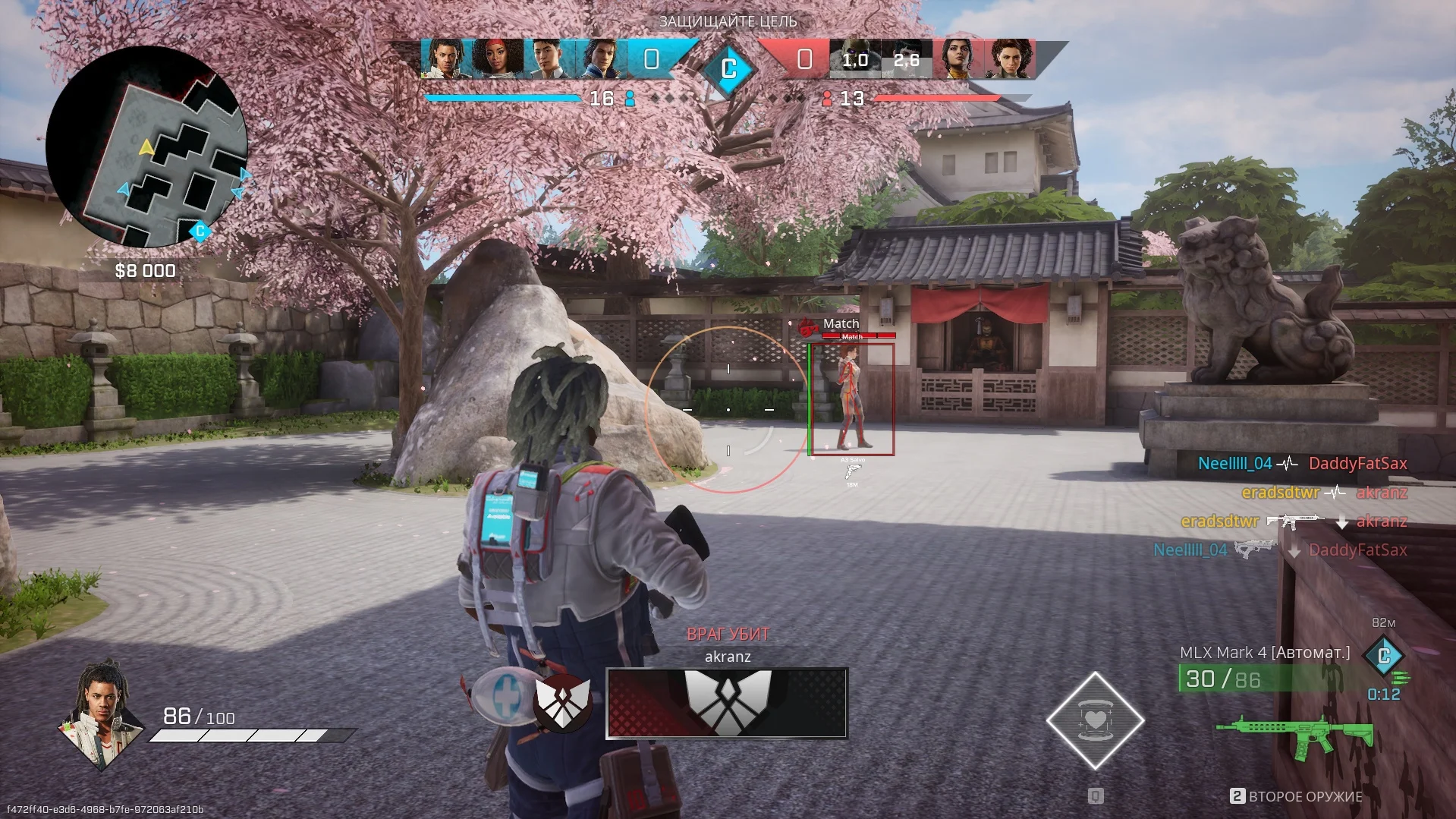Click the akranz enemy-killed banner
The image size is (1456, 819).
726,702
